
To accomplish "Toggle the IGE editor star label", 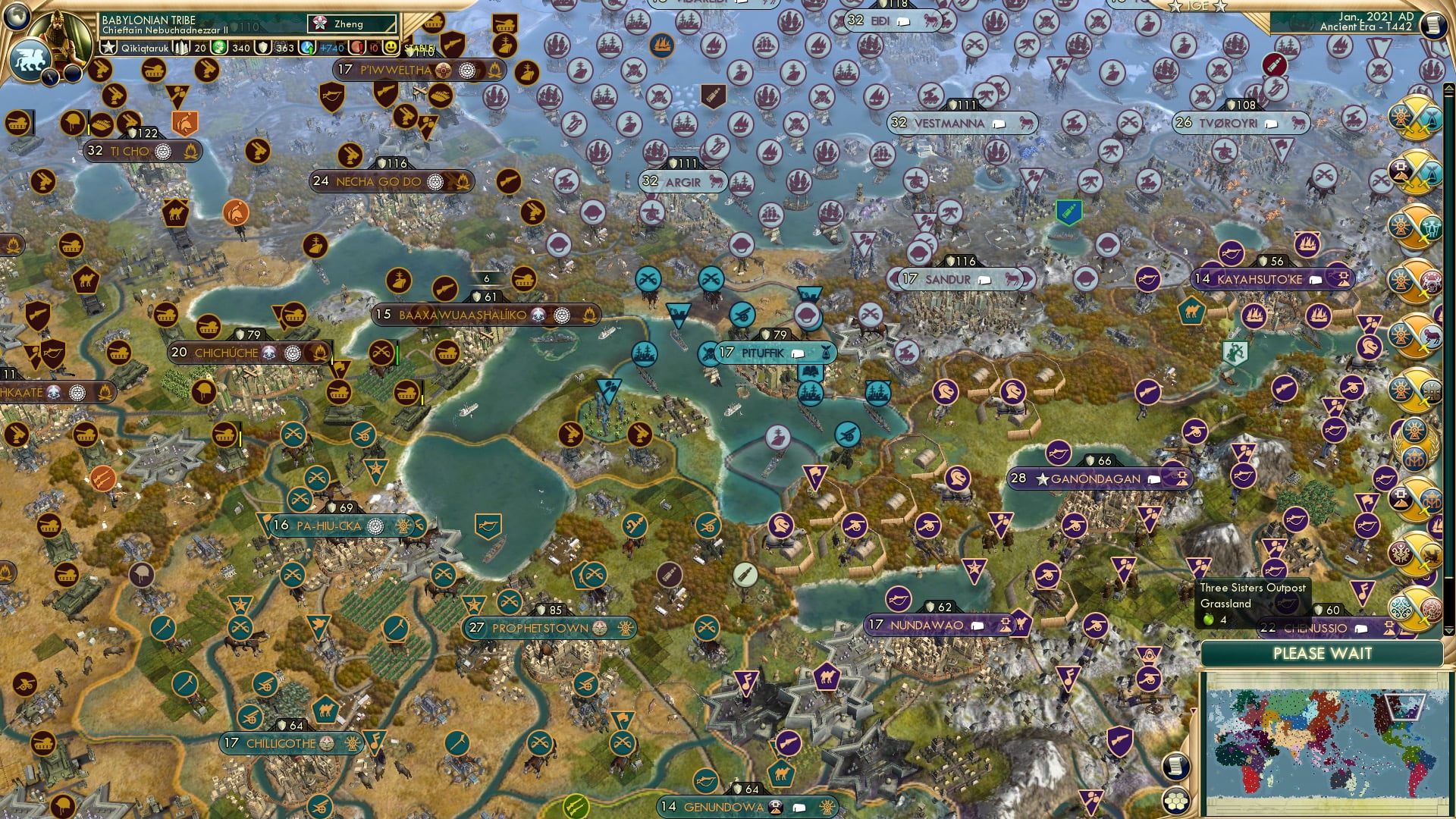I will point(1198,6).
